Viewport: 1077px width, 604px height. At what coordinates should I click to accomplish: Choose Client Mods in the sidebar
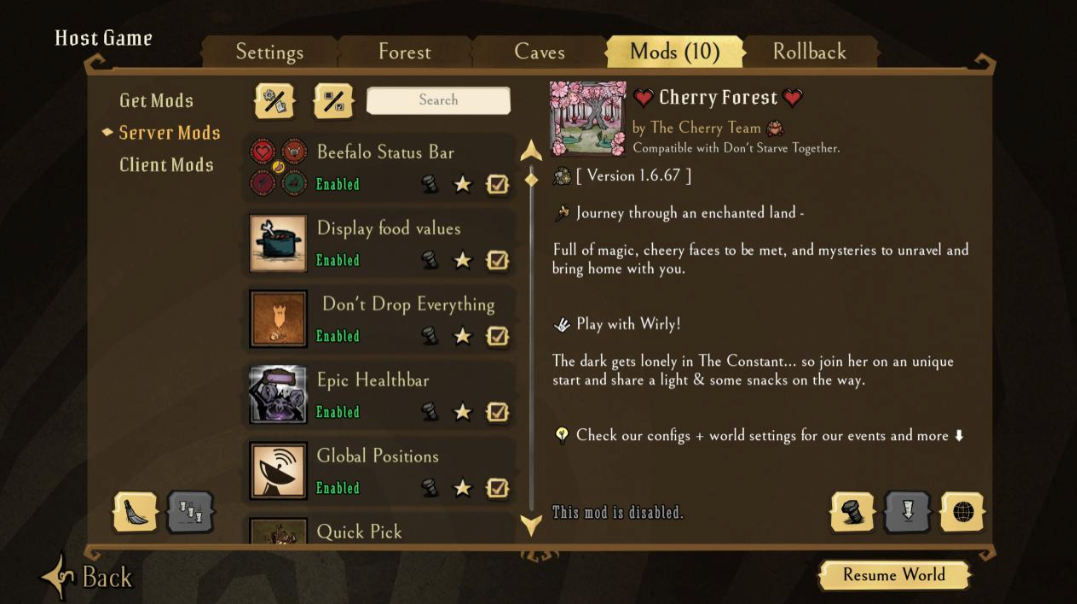pos(166,165)
